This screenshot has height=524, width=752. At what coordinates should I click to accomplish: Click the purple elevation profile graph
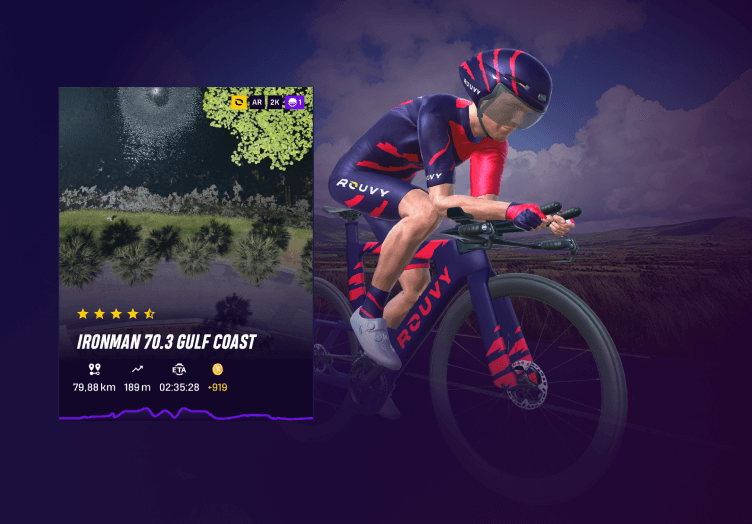186,412
